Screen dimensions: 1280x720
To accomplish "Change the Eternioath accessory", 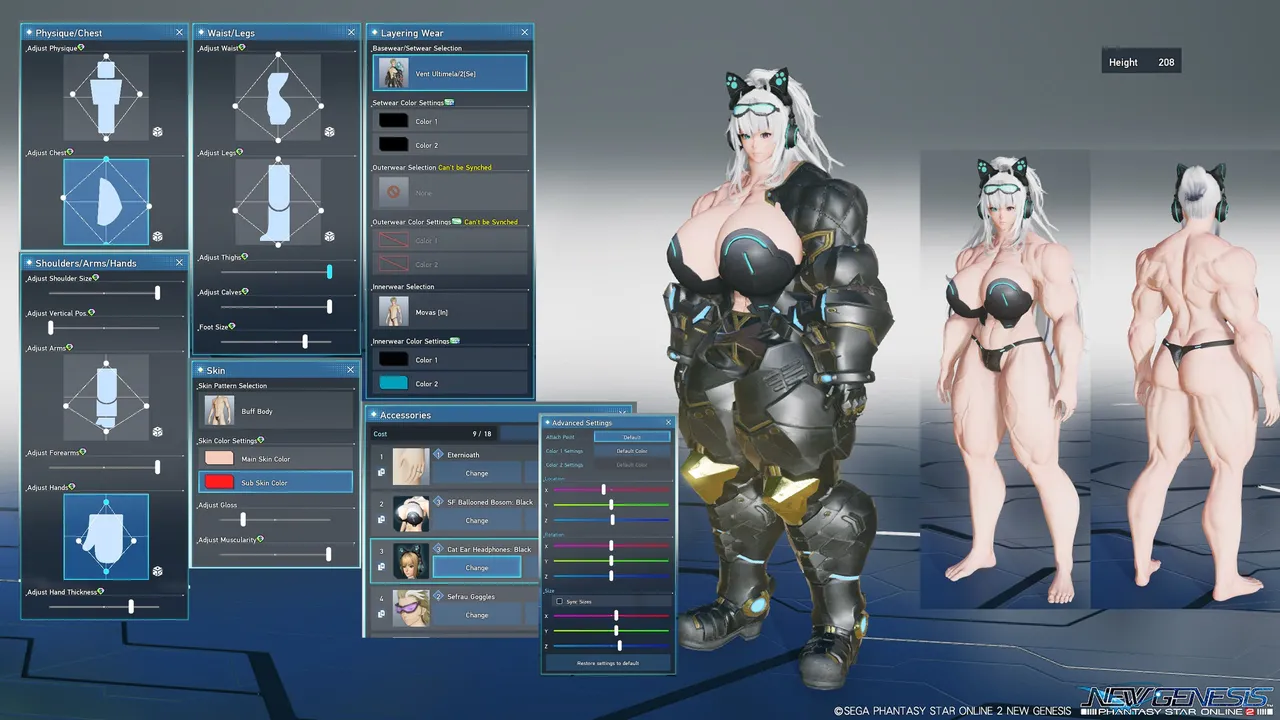I will tap(477, 473).
